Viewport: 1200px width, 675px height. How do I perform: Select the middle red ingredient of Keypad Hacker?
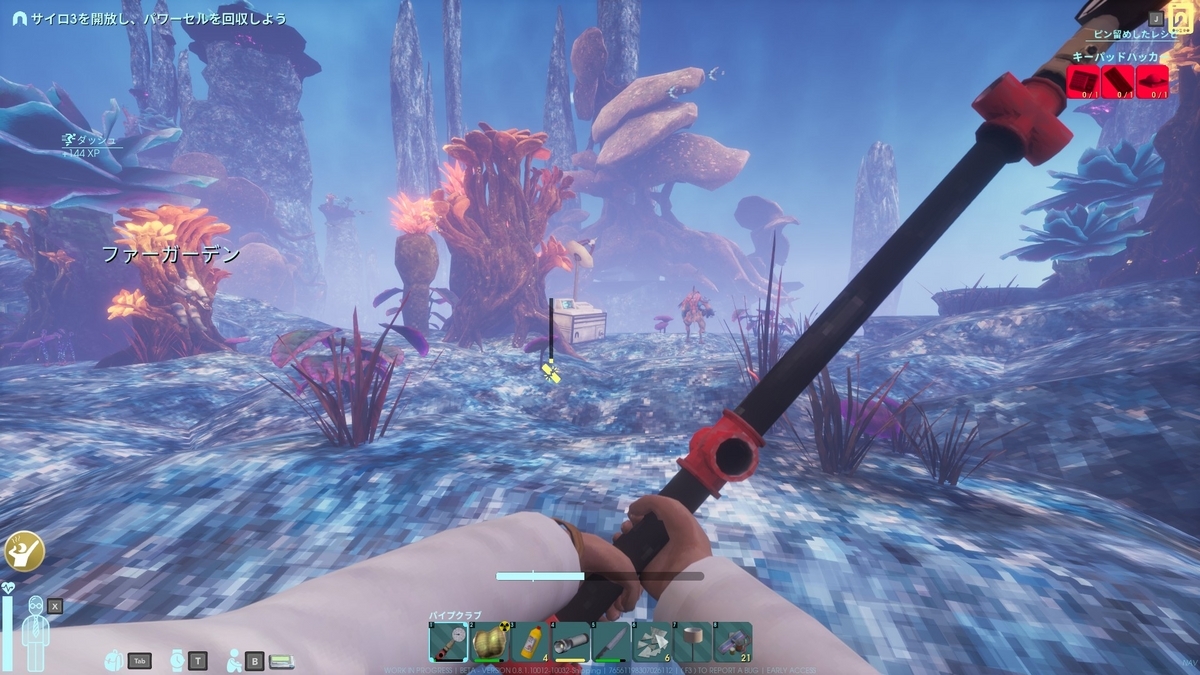[x=1118, y=81]
